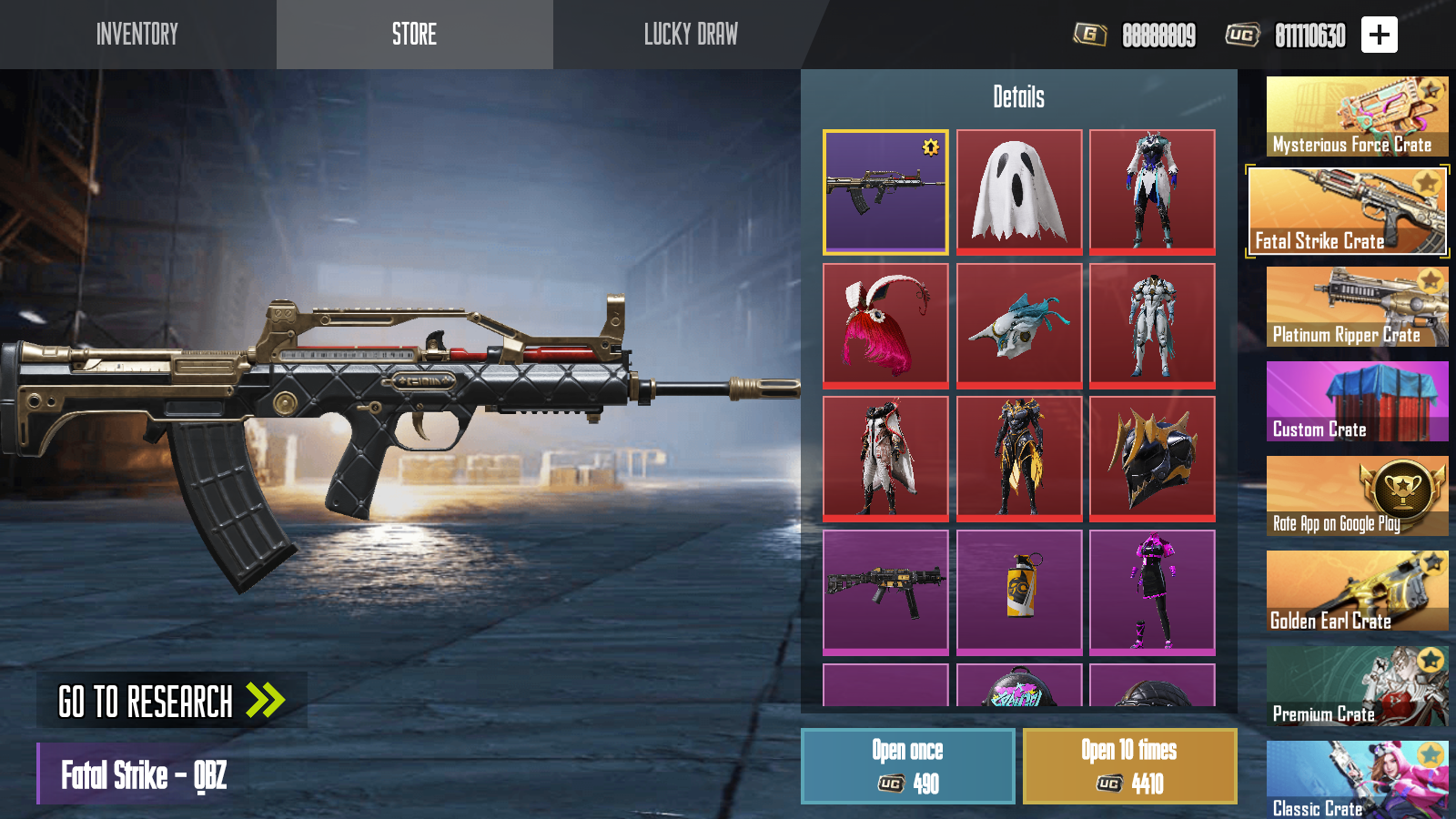Select the Fatal Strike QBZ rifle reward
The height and width of the screenshot is (819, 1456).
click(x=885, y=192)
